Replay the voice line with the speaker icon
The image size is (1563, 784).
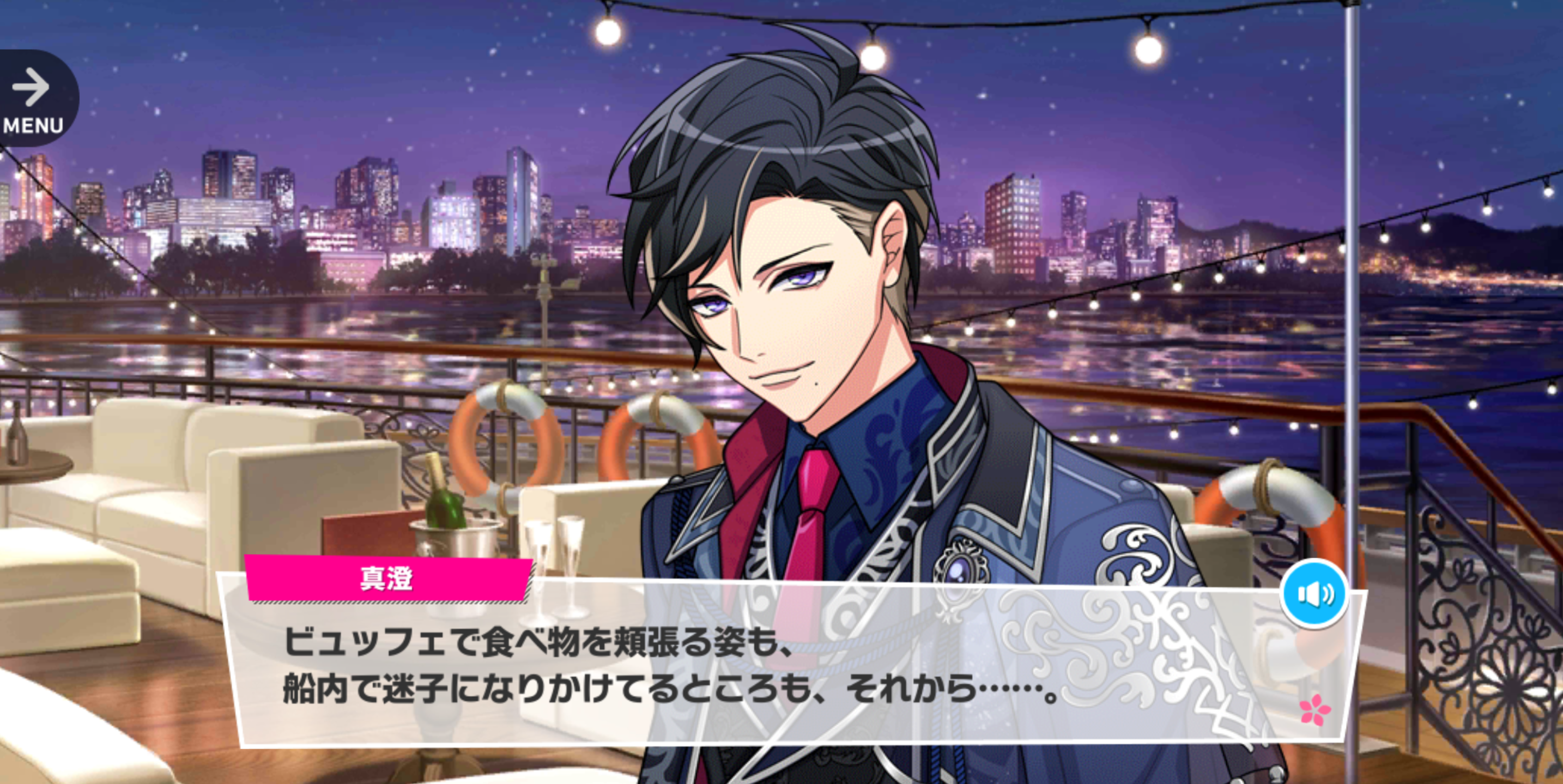(x=1313, y=594)
